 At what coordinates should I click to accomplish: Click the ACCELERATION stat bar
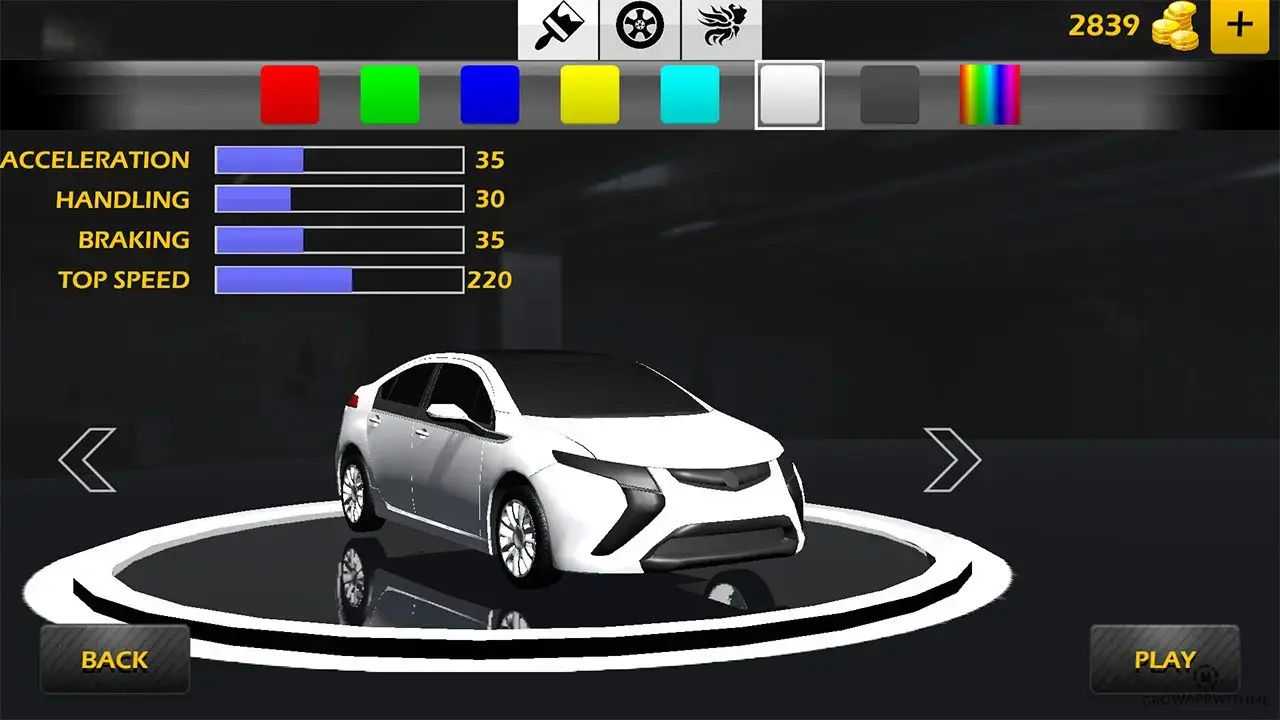coord(337,159)
